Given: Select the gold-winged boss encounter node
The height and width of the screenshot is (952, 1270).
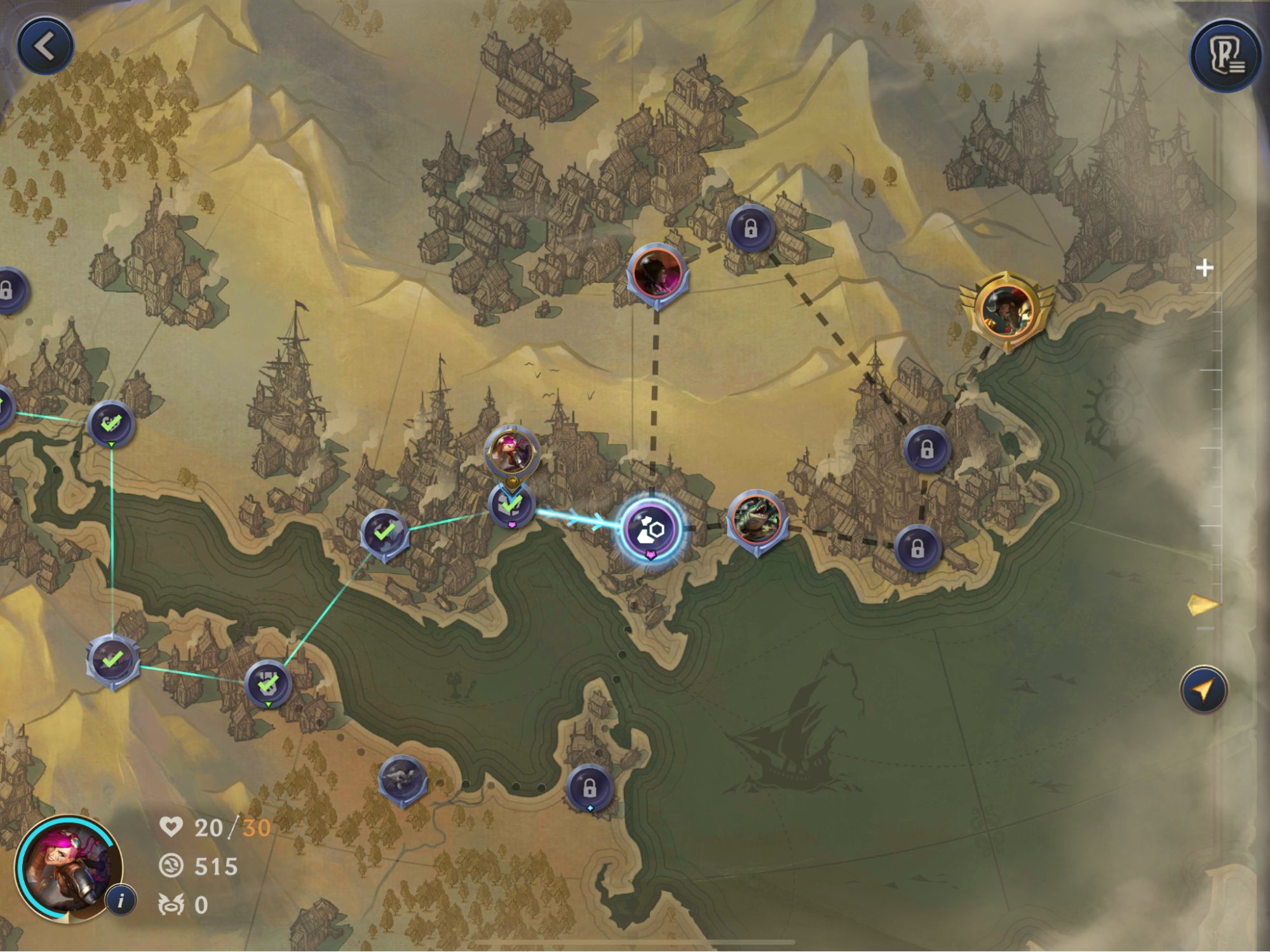Looking at the screenshot, I should 1006,310.
